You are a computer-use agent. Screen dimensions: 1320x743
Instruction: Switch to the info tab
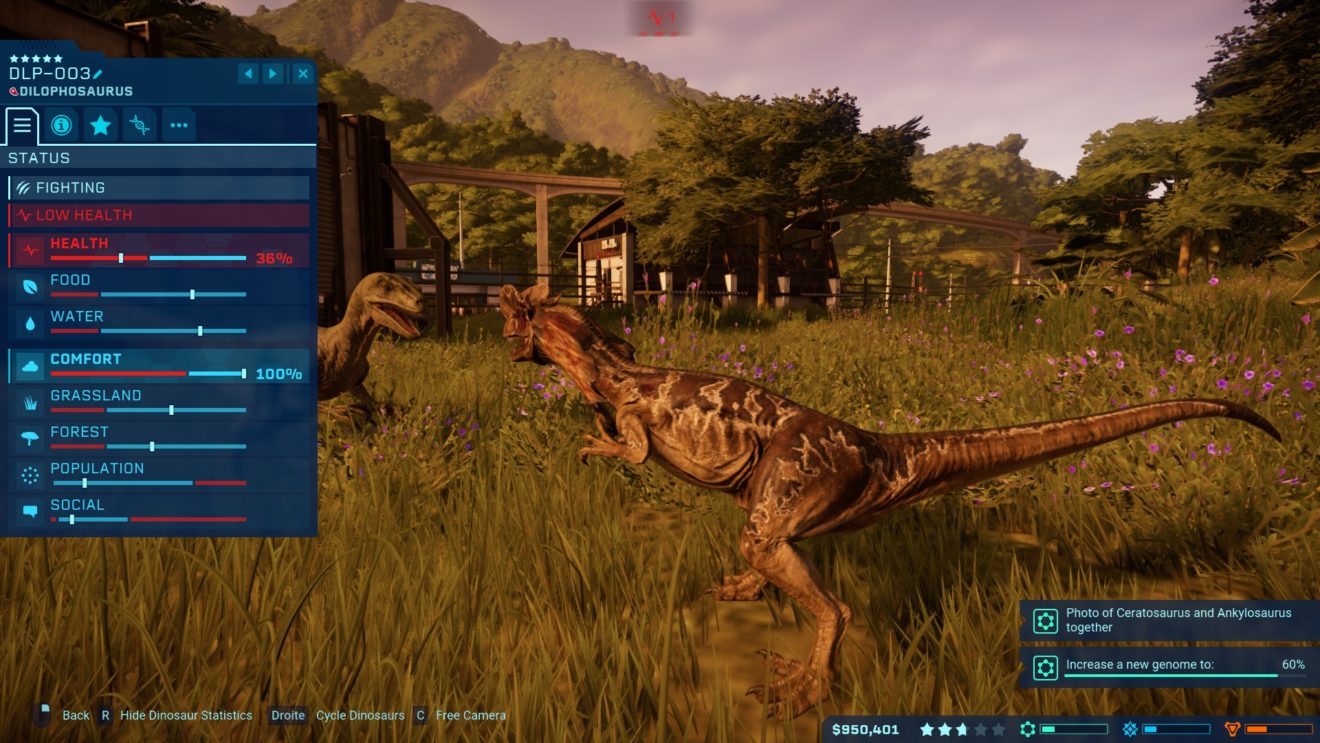coord(61,125)
